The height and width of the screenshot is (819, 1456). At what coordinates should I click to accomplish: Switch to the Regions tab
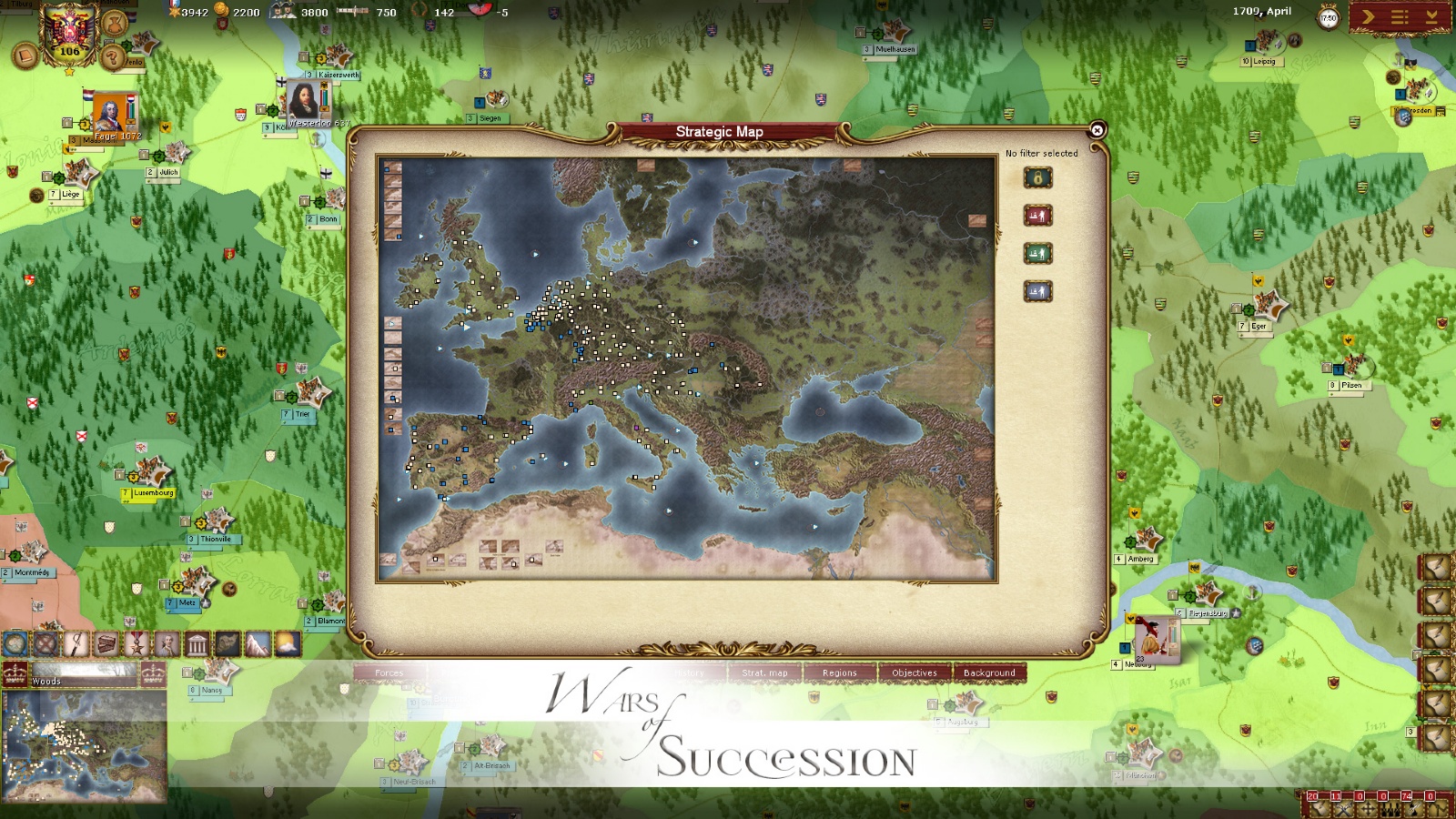(839, 672)
